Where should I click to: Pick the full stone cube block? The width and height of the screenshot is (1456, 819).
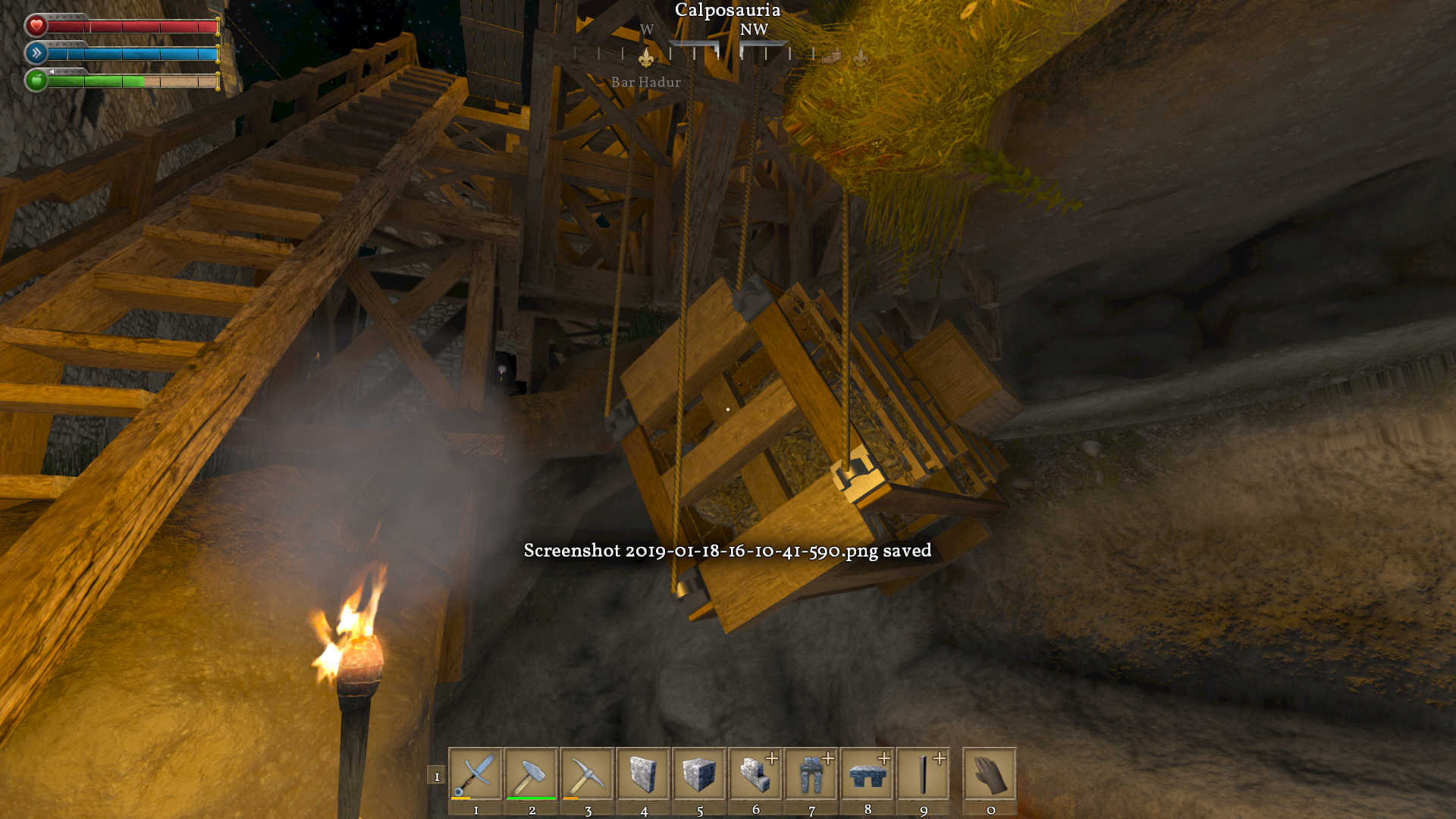click(x=699, y=774)
